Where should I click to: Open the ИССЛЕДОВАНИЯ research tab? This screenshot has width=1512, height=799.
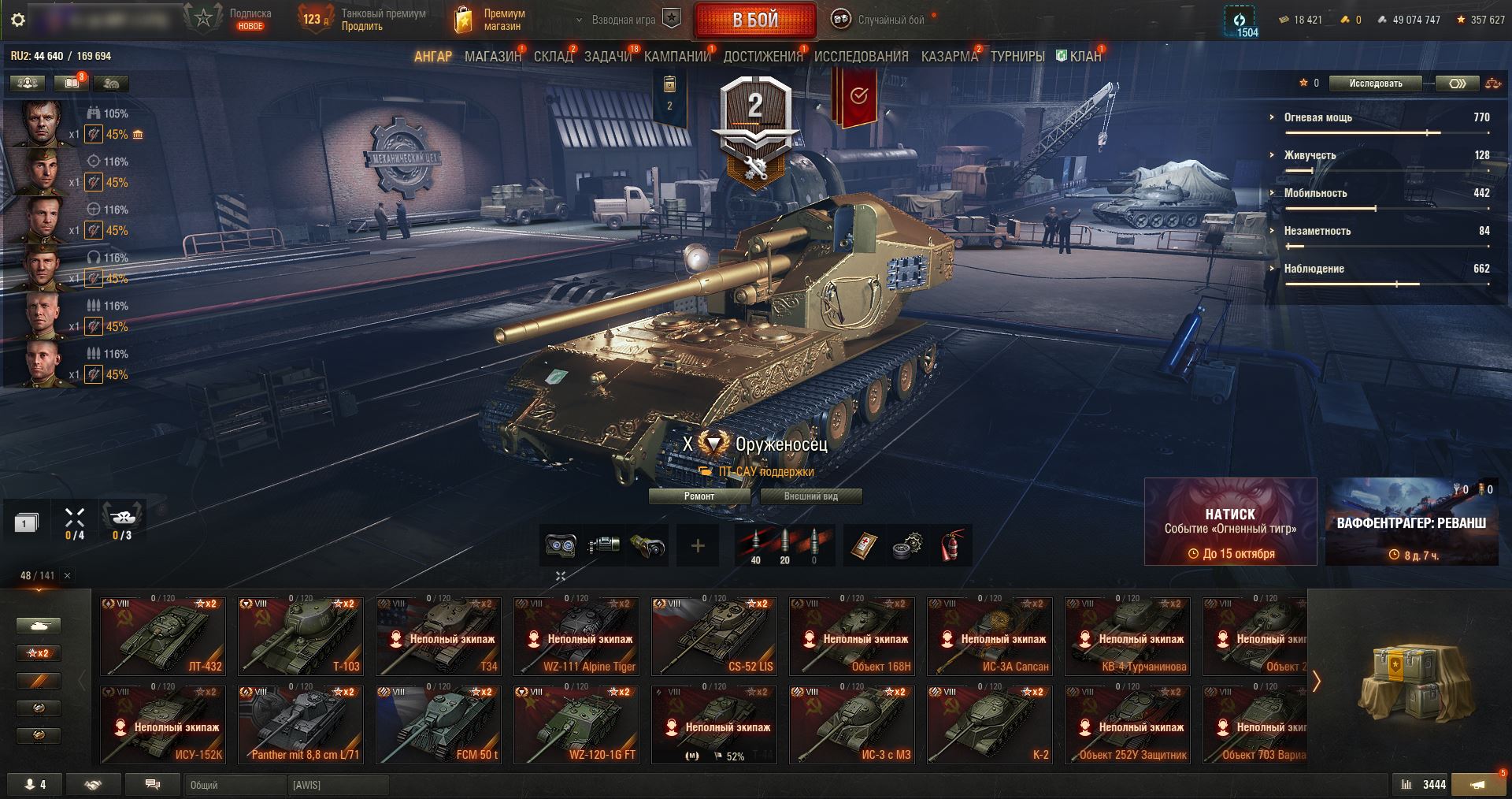861,57
